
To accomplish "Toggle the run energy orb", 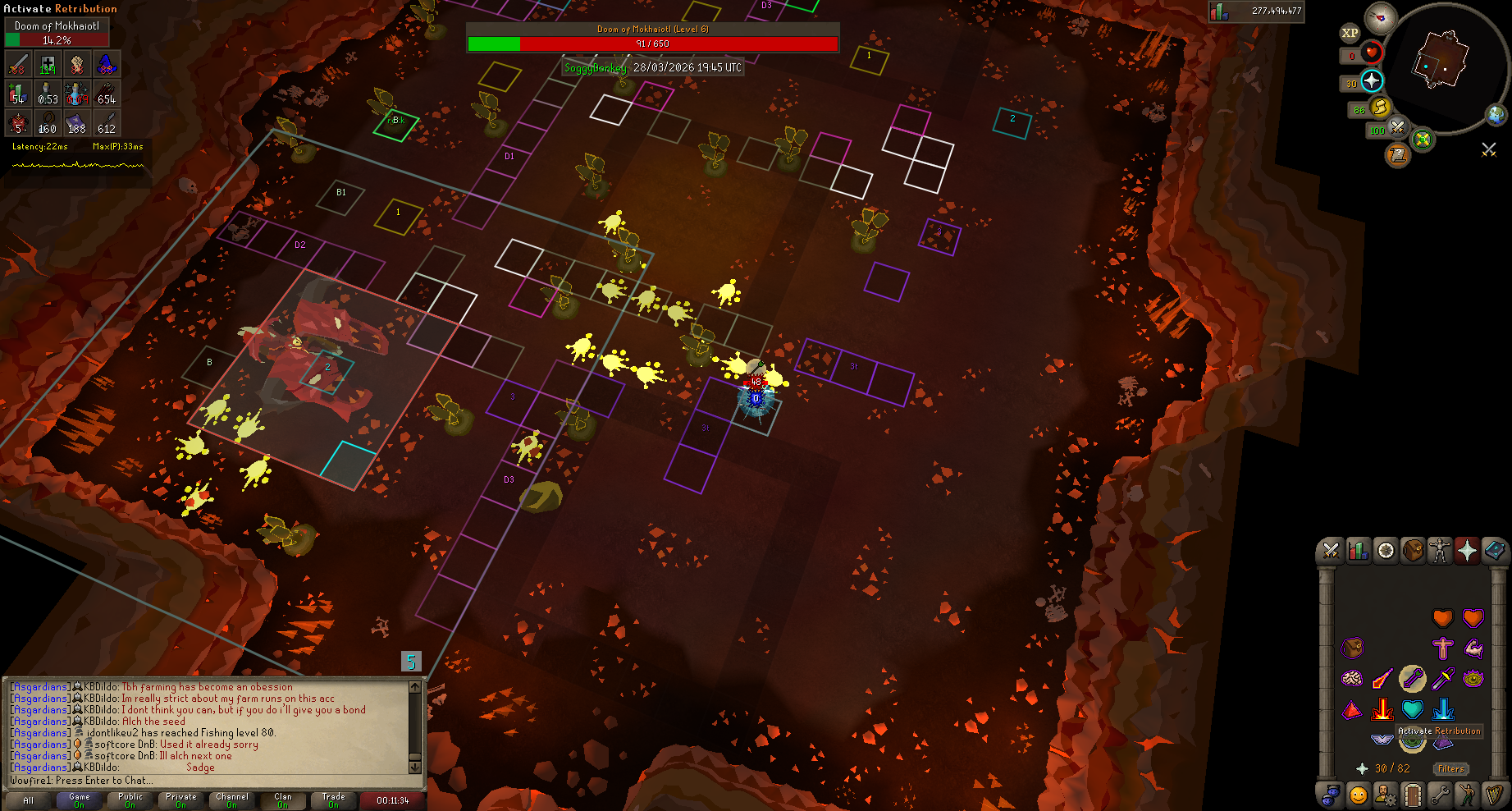I will pyautogui.click(x=1380, y=108).
